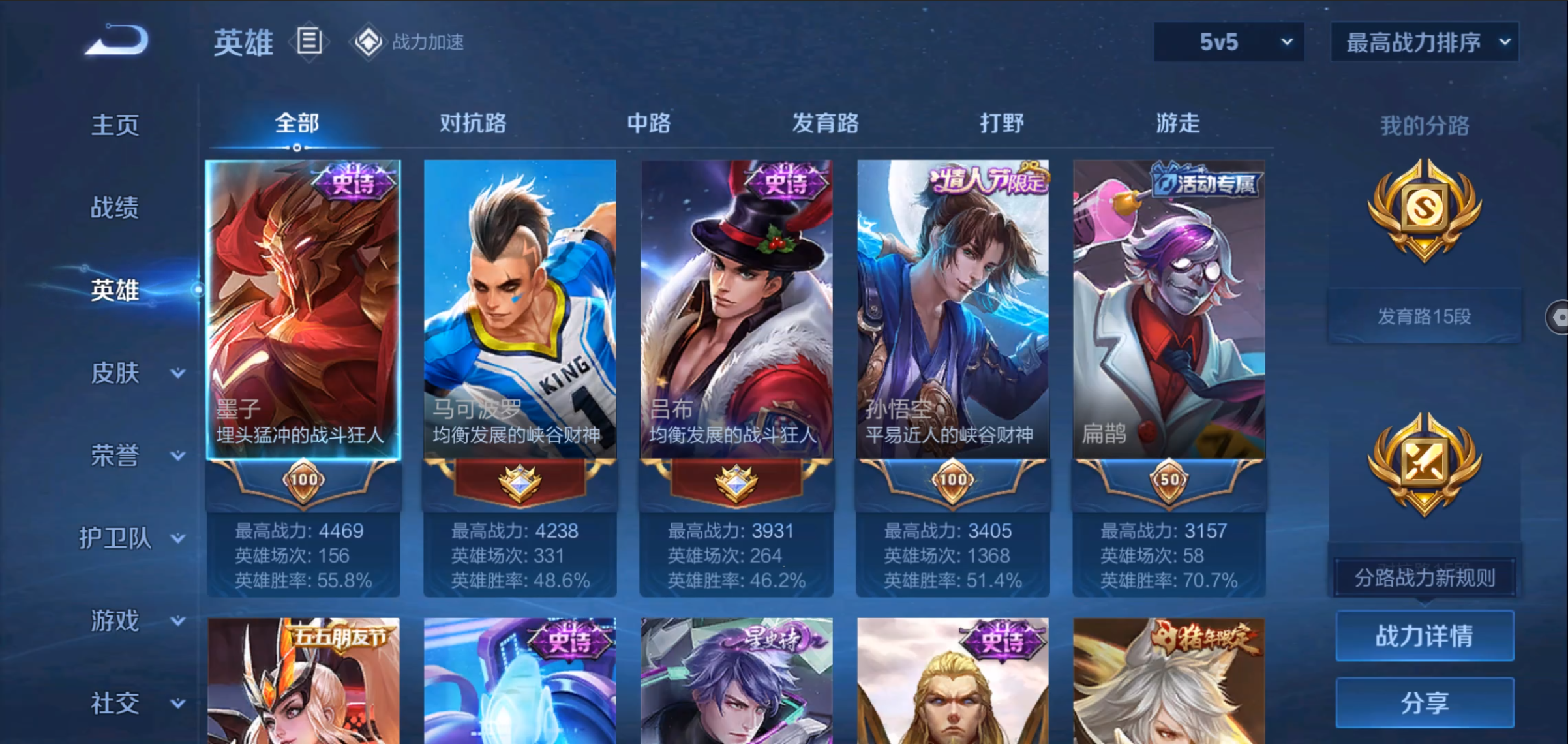The width and height of the screenshot is (1568, 744).
Task: Click the 战力加速 button
Action: click(x=408, y=42)
